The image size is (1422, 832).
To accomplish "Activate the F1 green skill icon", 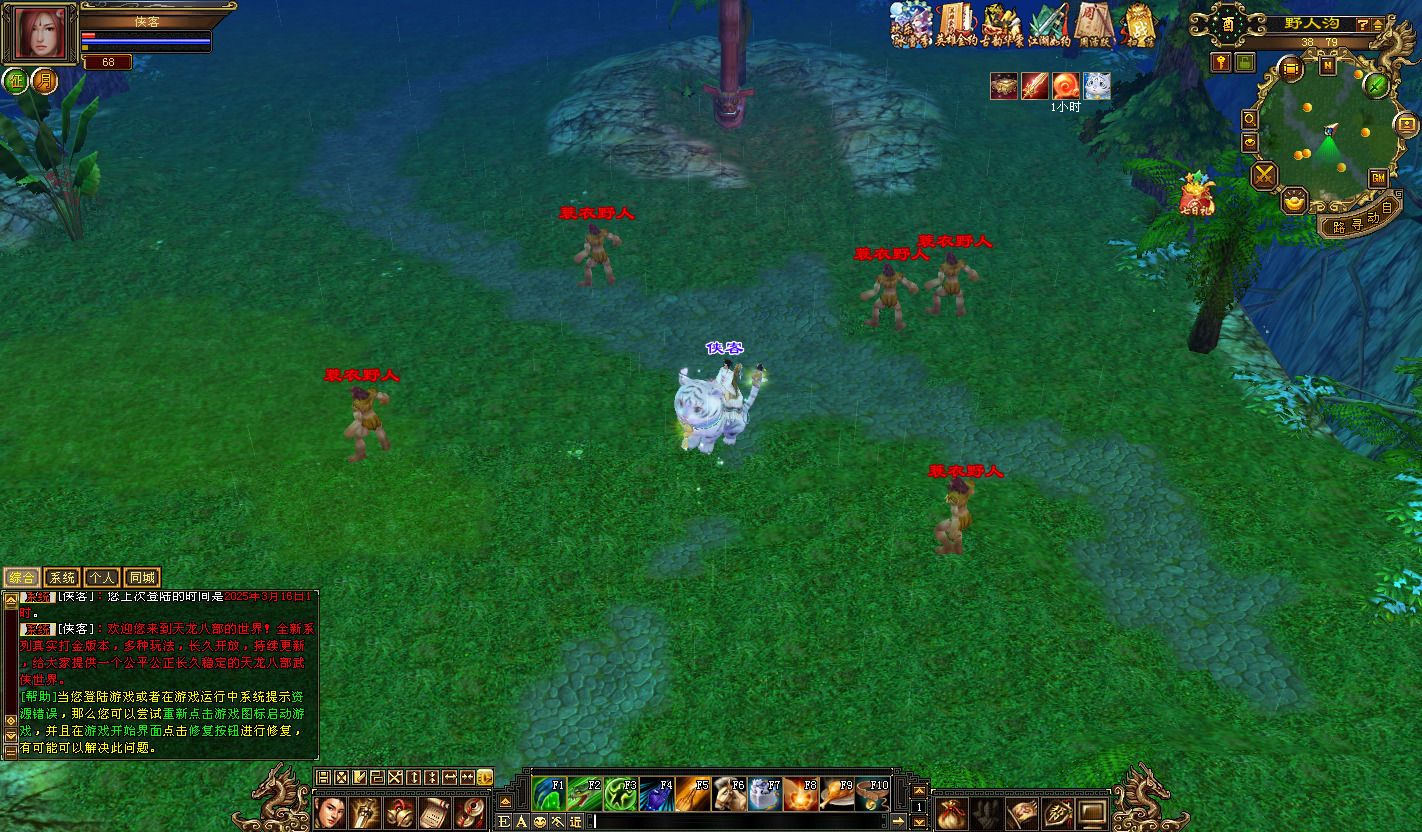I will tap(549, 794).
